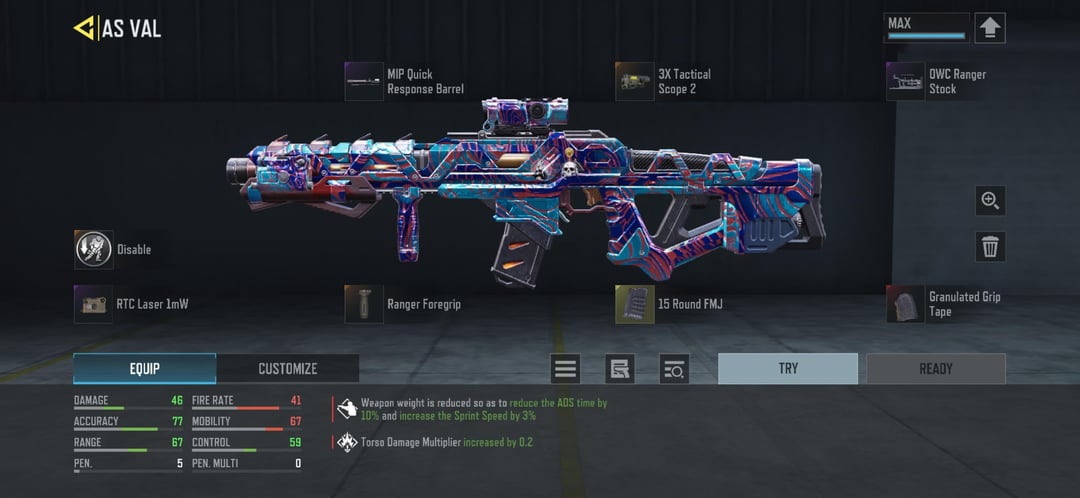Click the notepad with pencil button

pyautogui.click(x=620, y=369)
